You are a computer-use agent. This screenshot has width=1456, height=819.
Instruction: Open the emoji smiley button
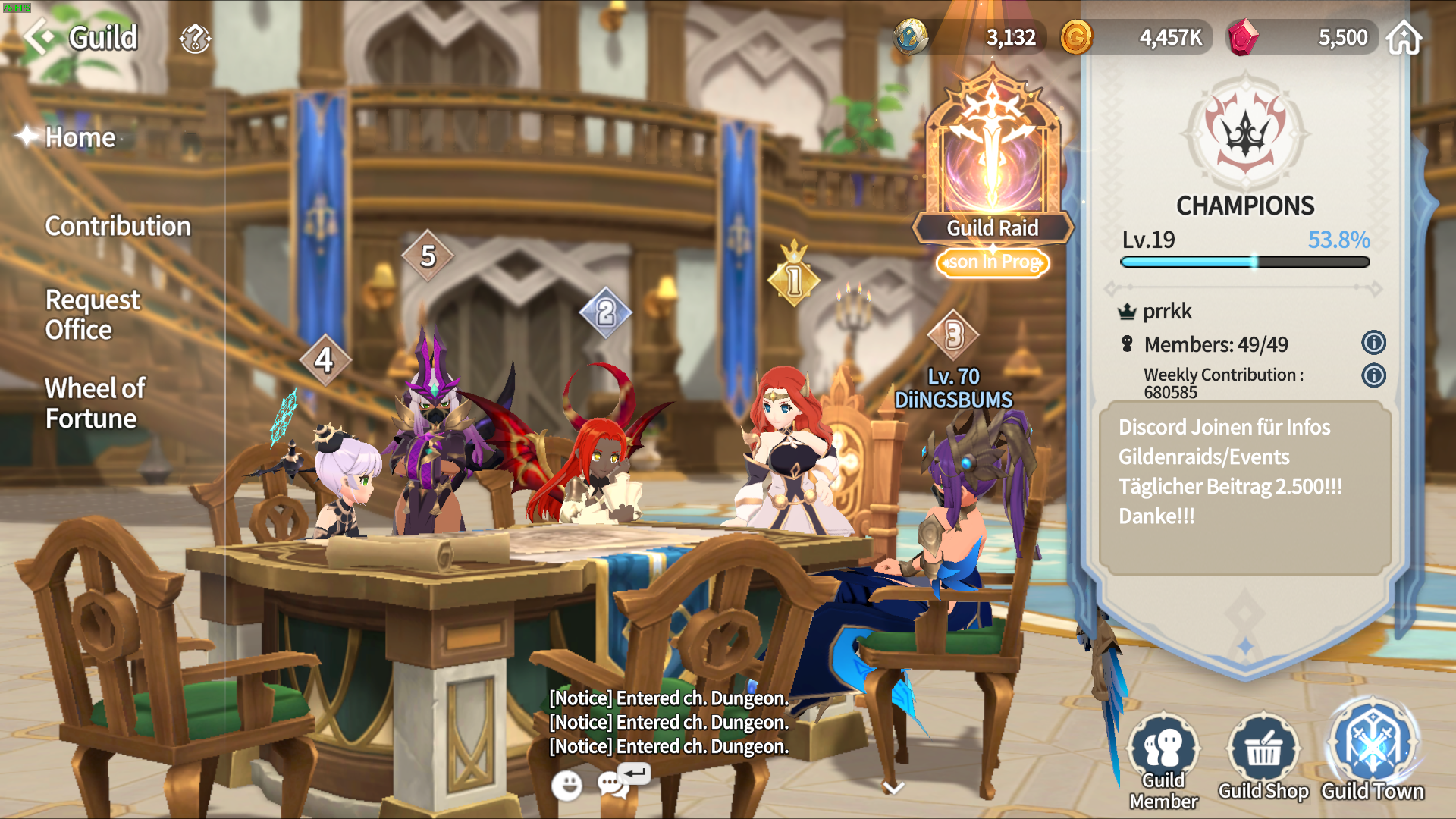pos(566,786)
